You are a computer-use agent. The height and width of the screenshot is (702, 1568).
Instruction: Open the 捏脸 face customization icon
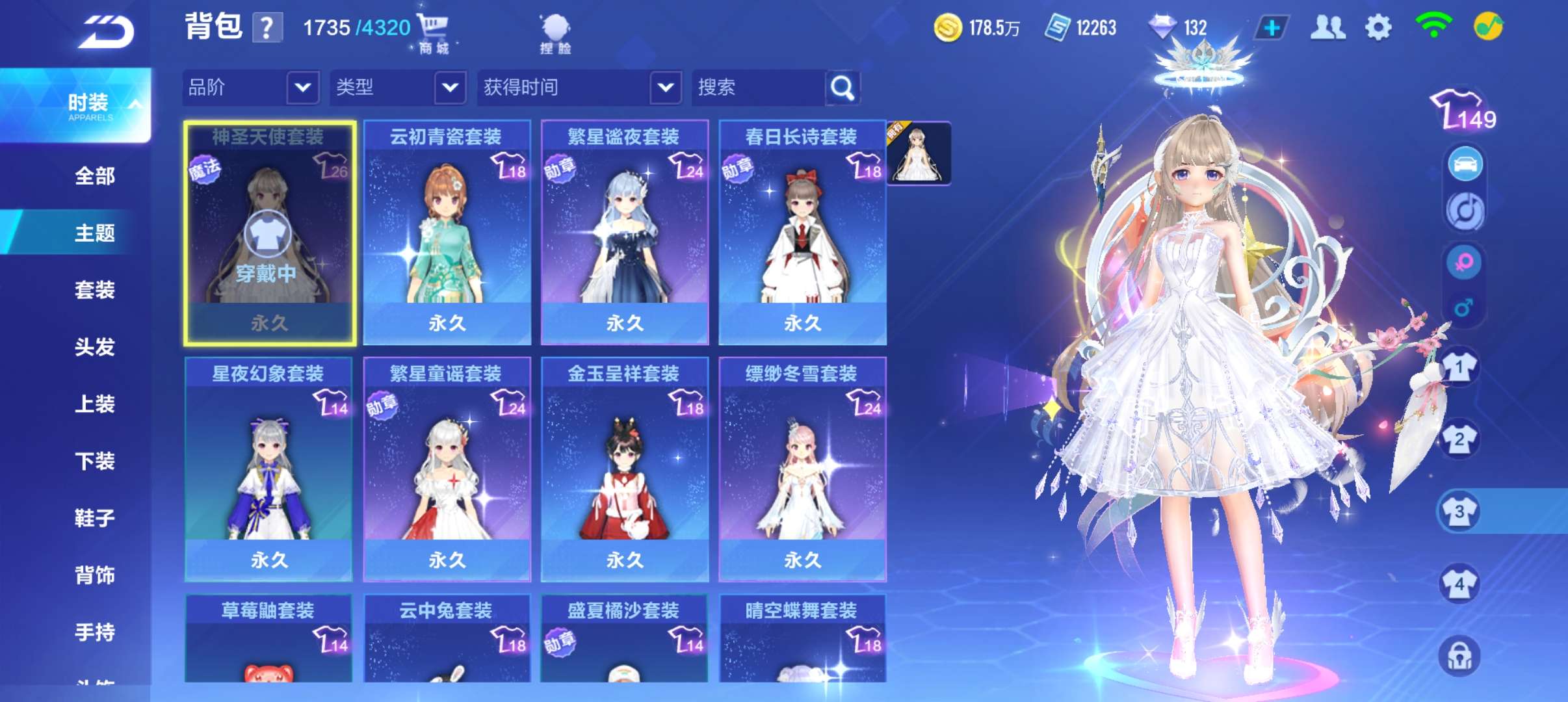(x=556, y=27)
